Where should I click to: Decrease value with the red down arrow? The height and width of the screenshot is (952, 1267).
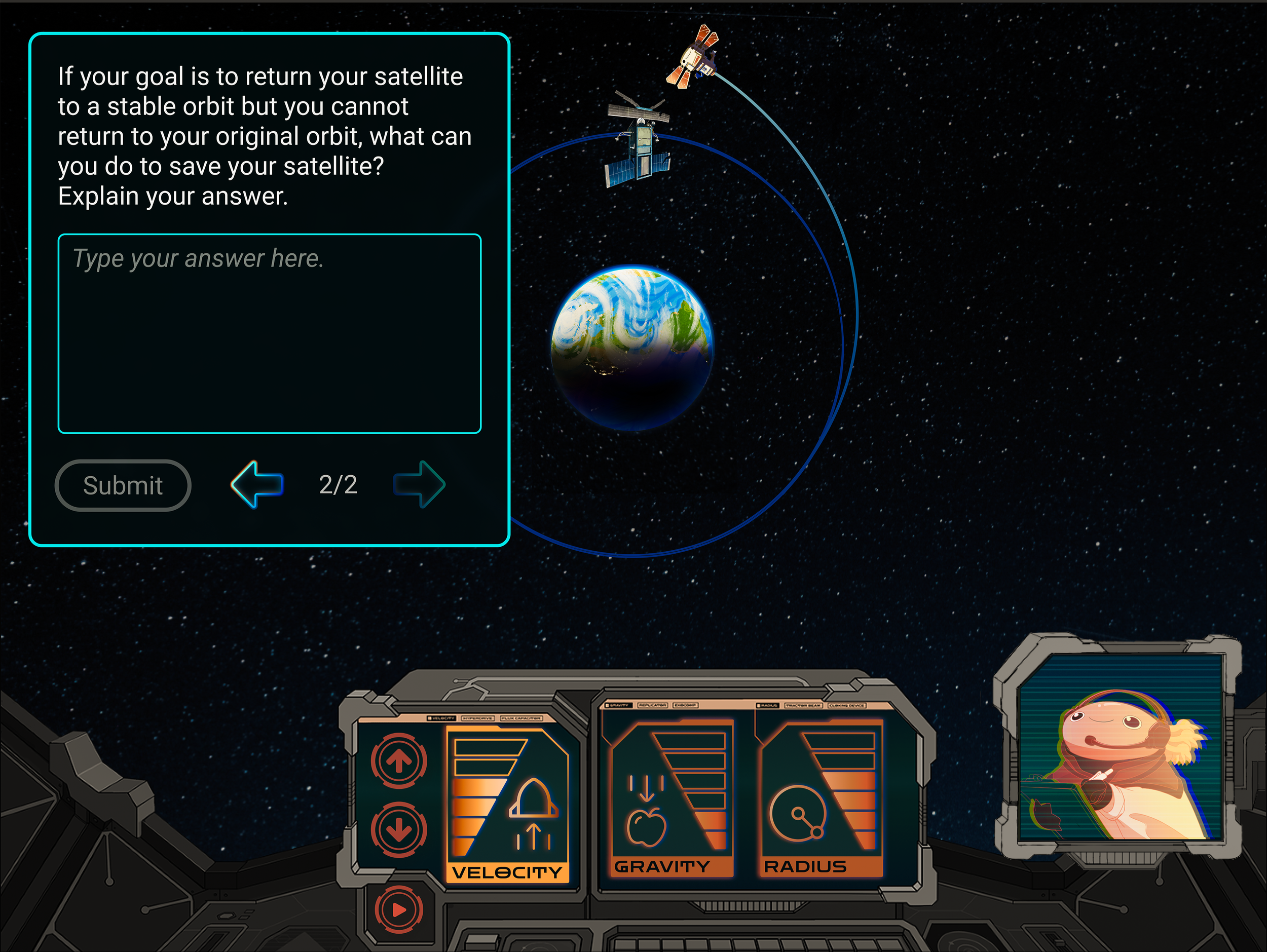tap(399, 829)
